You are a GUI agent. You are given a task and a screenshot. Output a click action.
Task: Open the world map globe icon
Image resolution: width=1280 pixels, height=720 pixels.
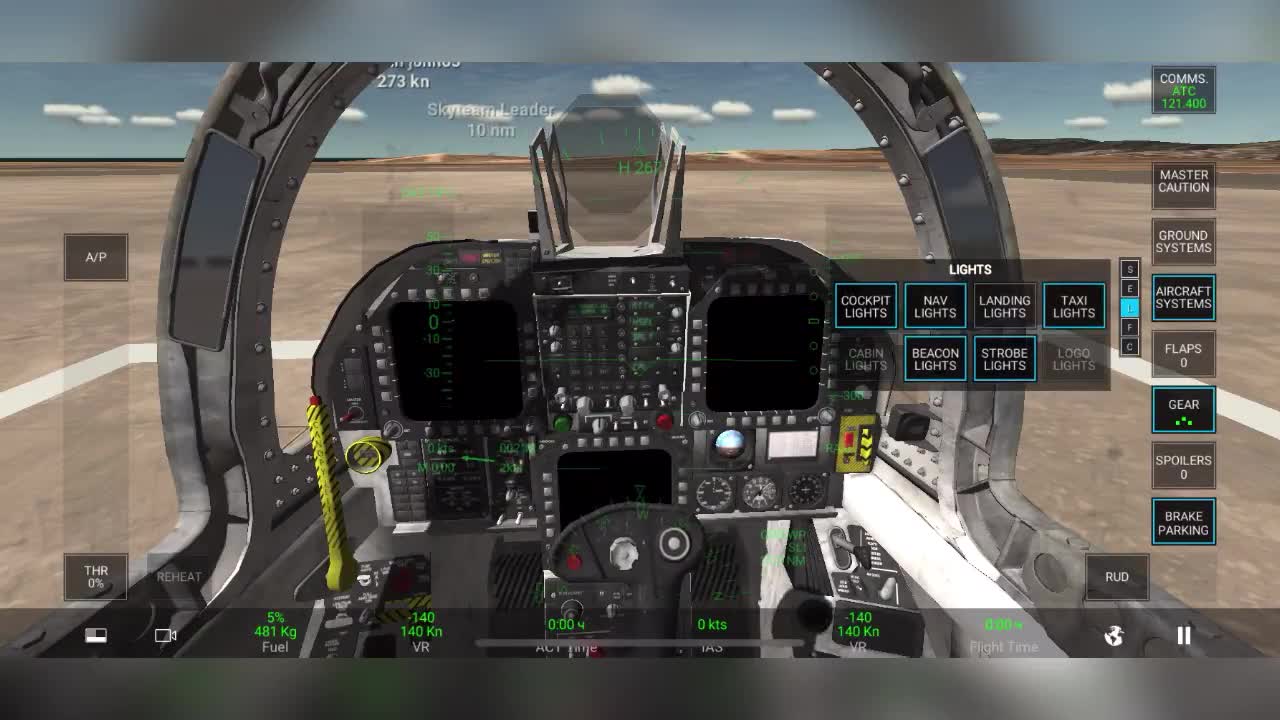(x=1113, y=635)
